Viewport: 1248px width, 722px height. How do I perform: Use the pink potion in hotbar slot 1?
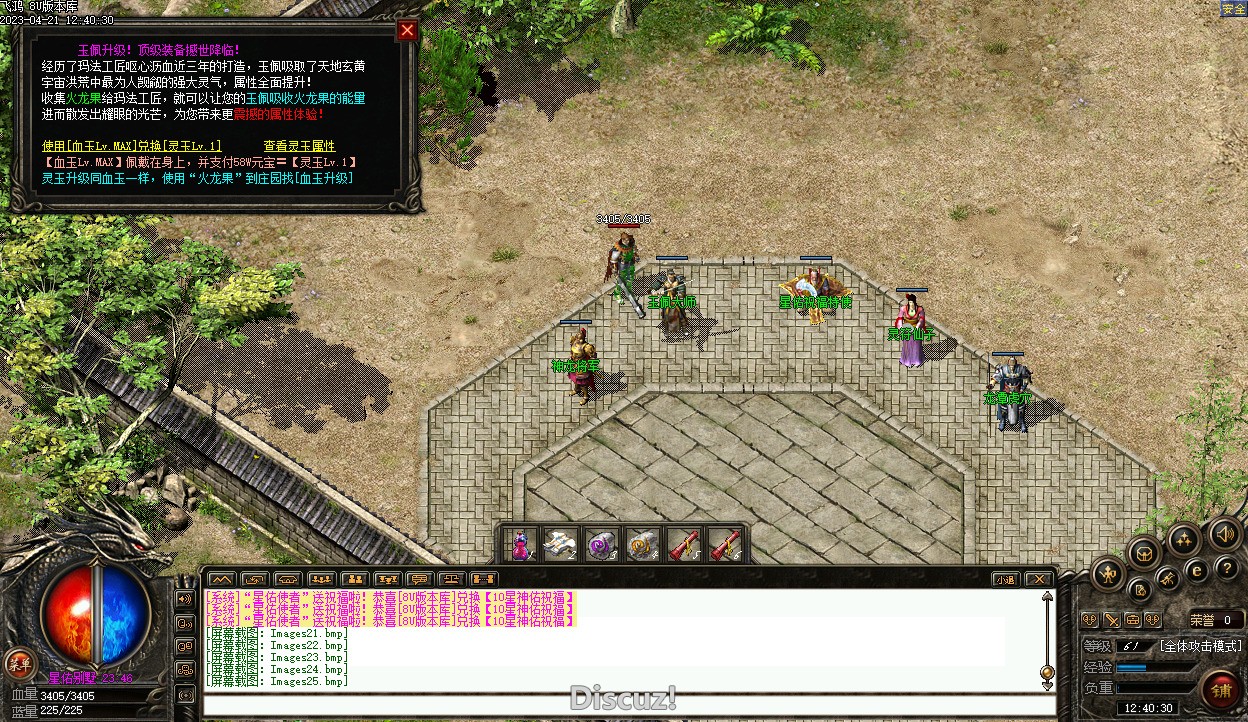[520, 545]
